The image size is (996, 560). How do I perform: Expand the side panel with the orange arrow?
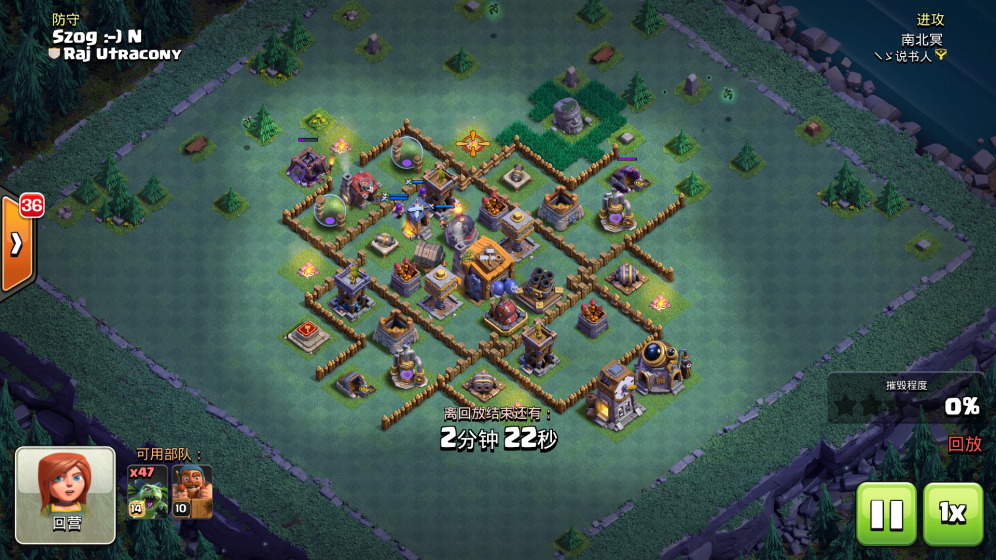click(x=17, y=245)
